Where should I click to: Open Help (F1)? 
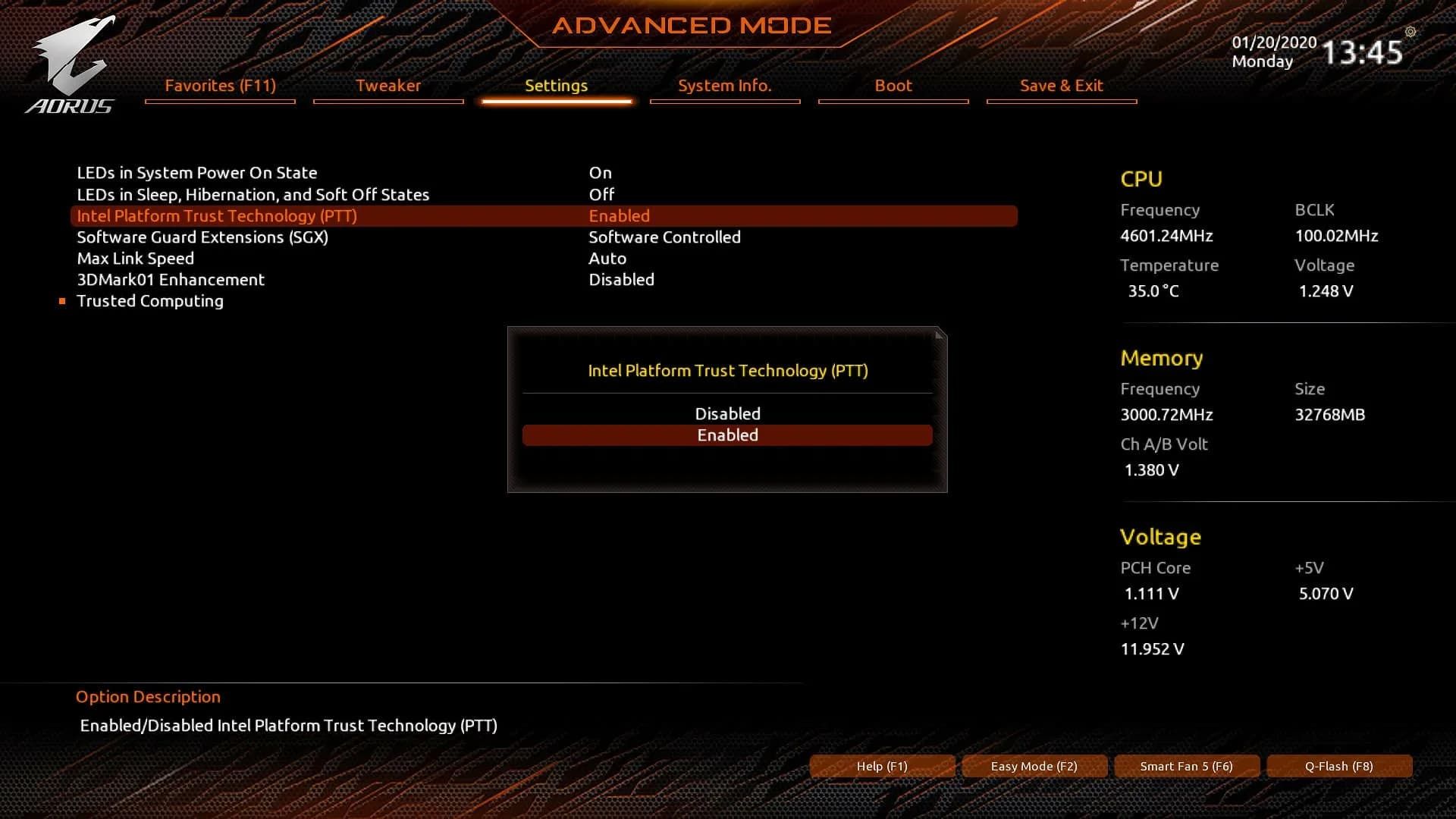pyautogui.click(x=882, y=766)
